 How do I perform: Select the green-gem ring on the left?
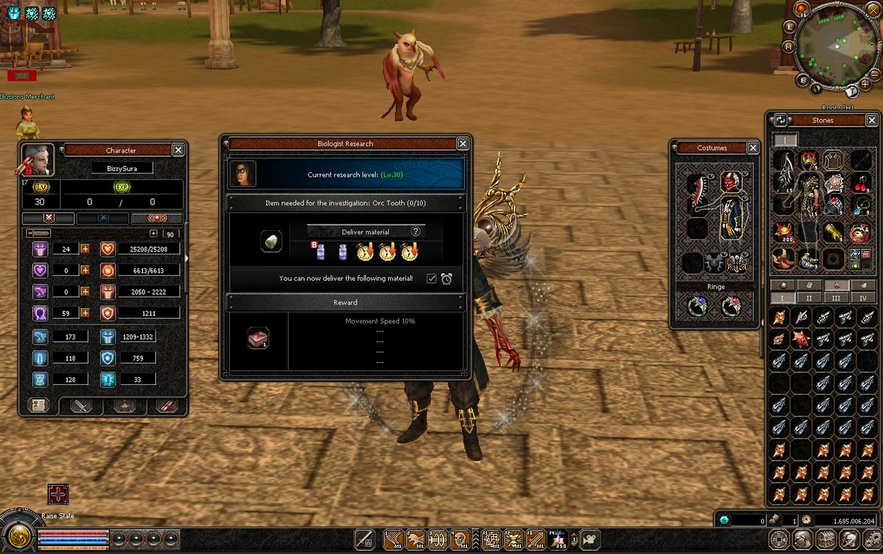click(x=699, y=307)
